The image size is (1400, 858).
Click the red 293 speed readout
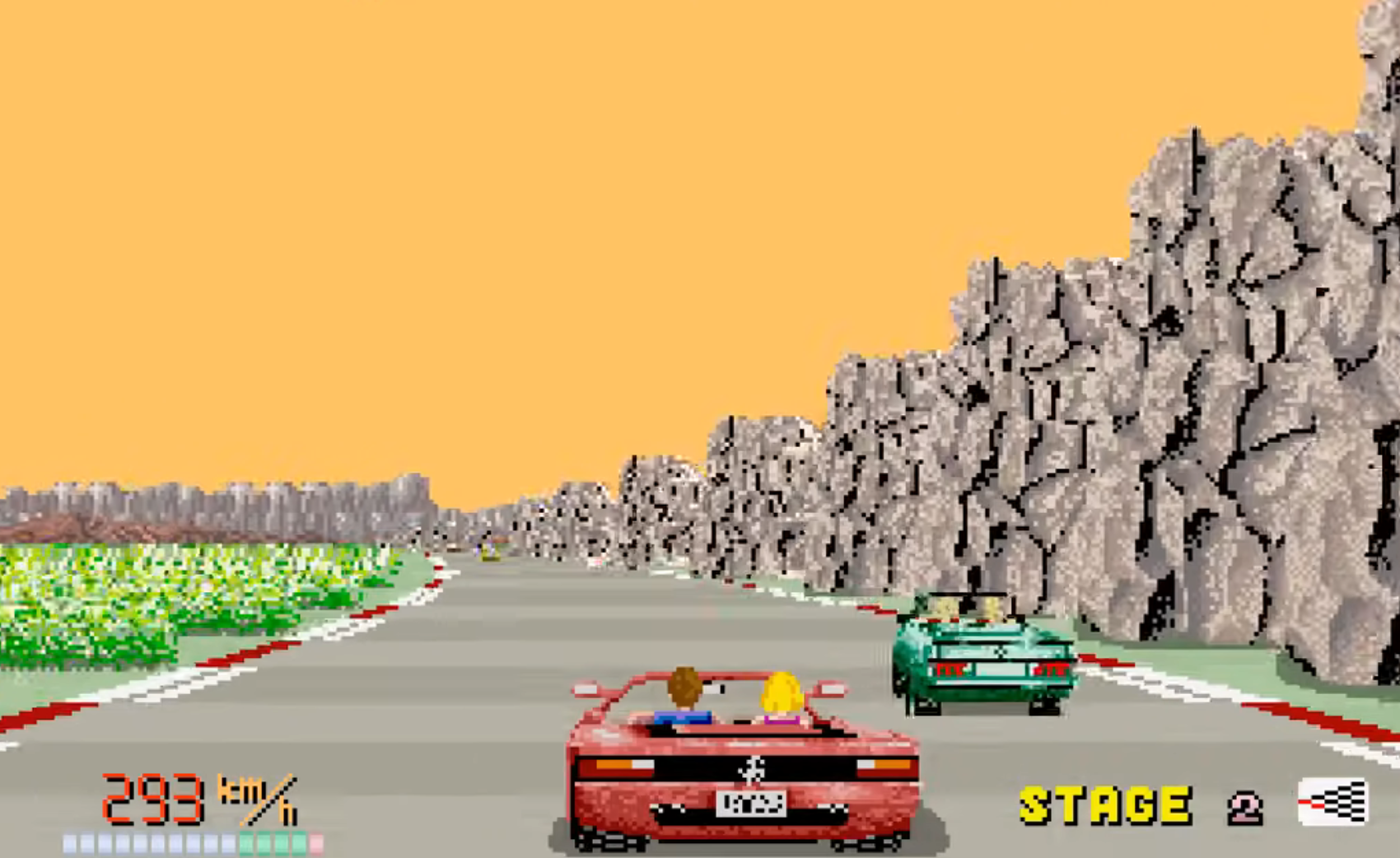[x=152, y=797]
